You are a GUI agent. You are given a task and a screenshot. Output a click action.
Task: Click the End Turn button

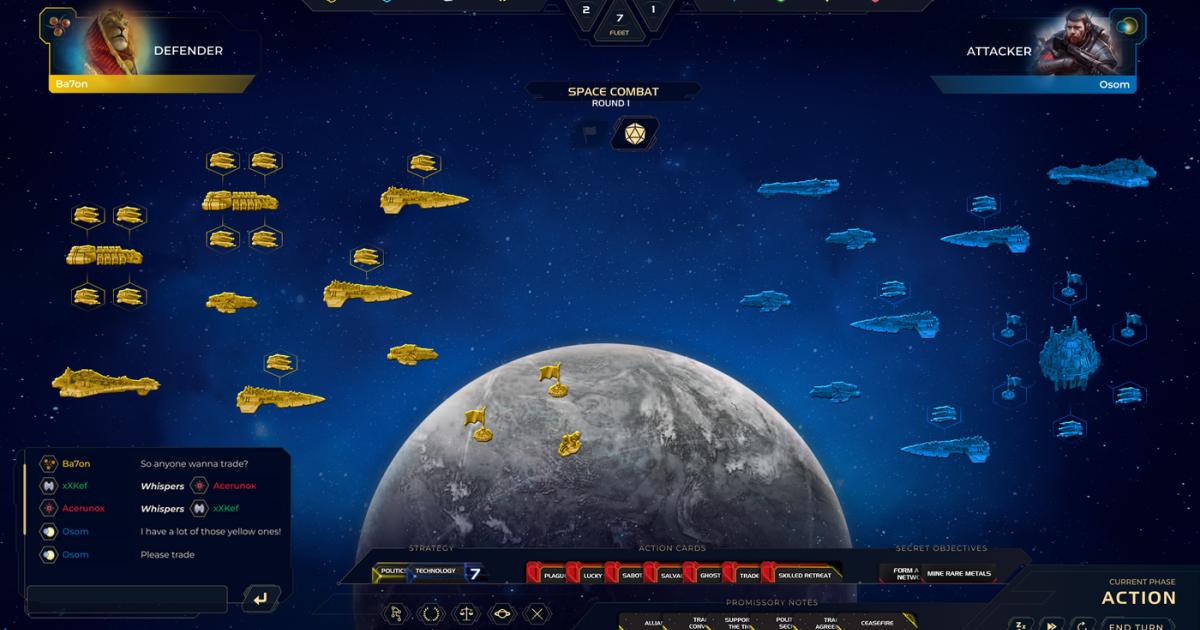pos(1139,625)
